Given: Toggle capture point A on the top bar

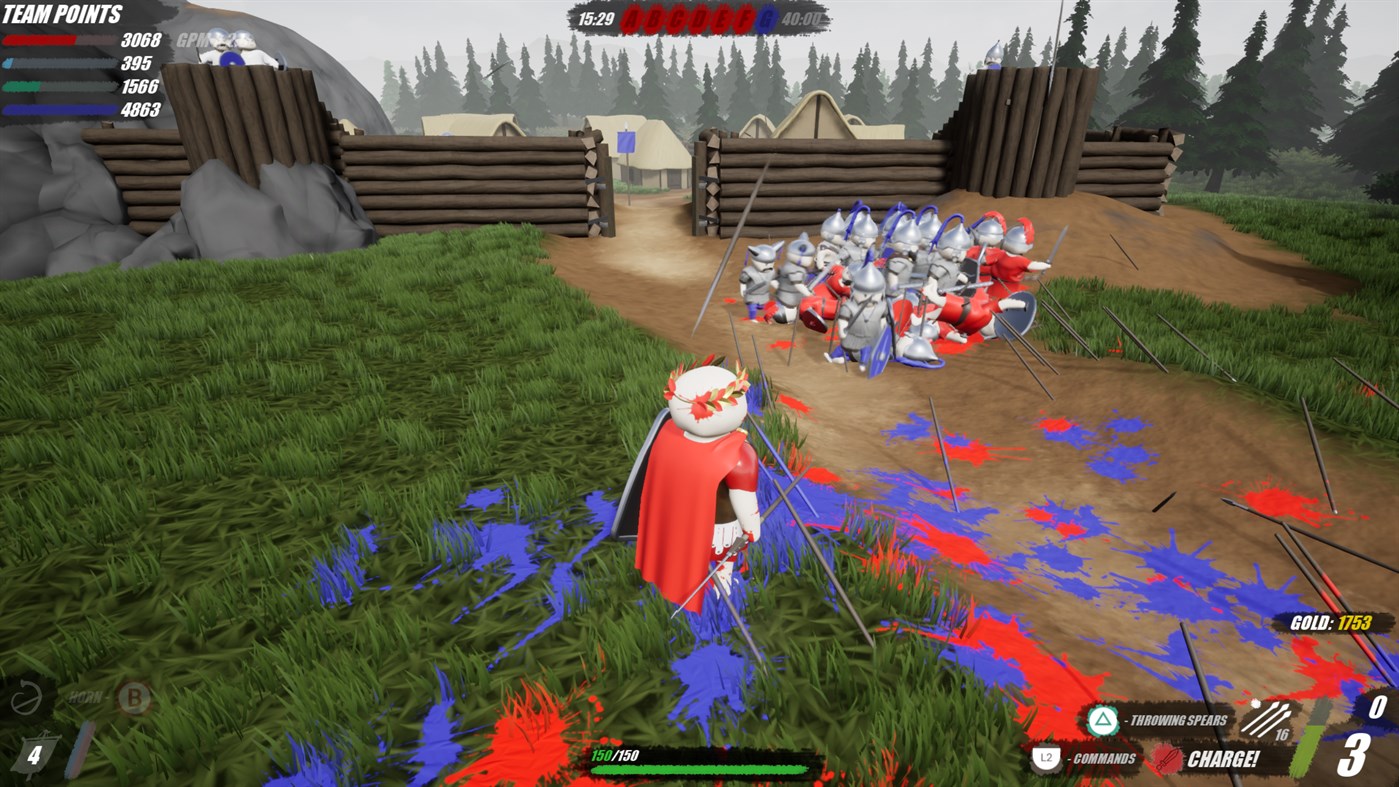Looking at the screenshot, I should pos(631,18).
